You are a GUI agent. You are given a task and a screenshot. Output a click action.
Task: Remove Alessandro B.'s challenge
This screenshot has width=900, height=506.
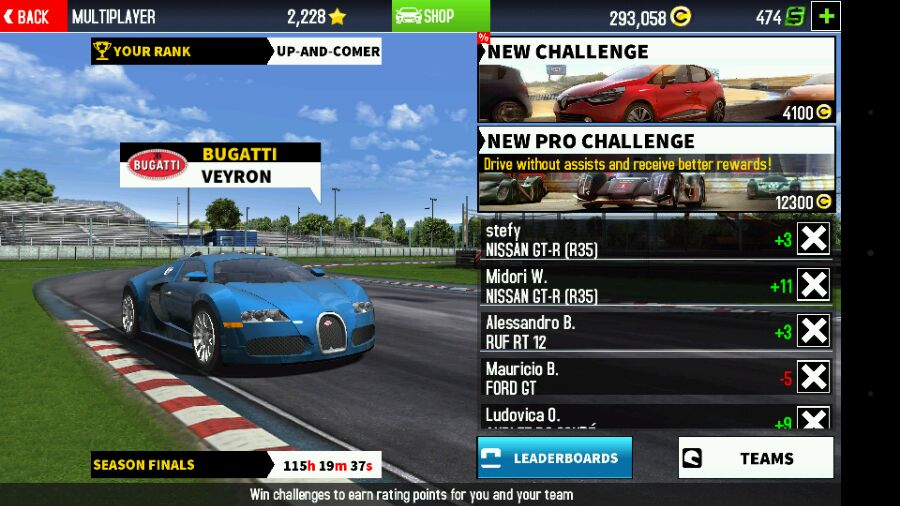(813, 331)
